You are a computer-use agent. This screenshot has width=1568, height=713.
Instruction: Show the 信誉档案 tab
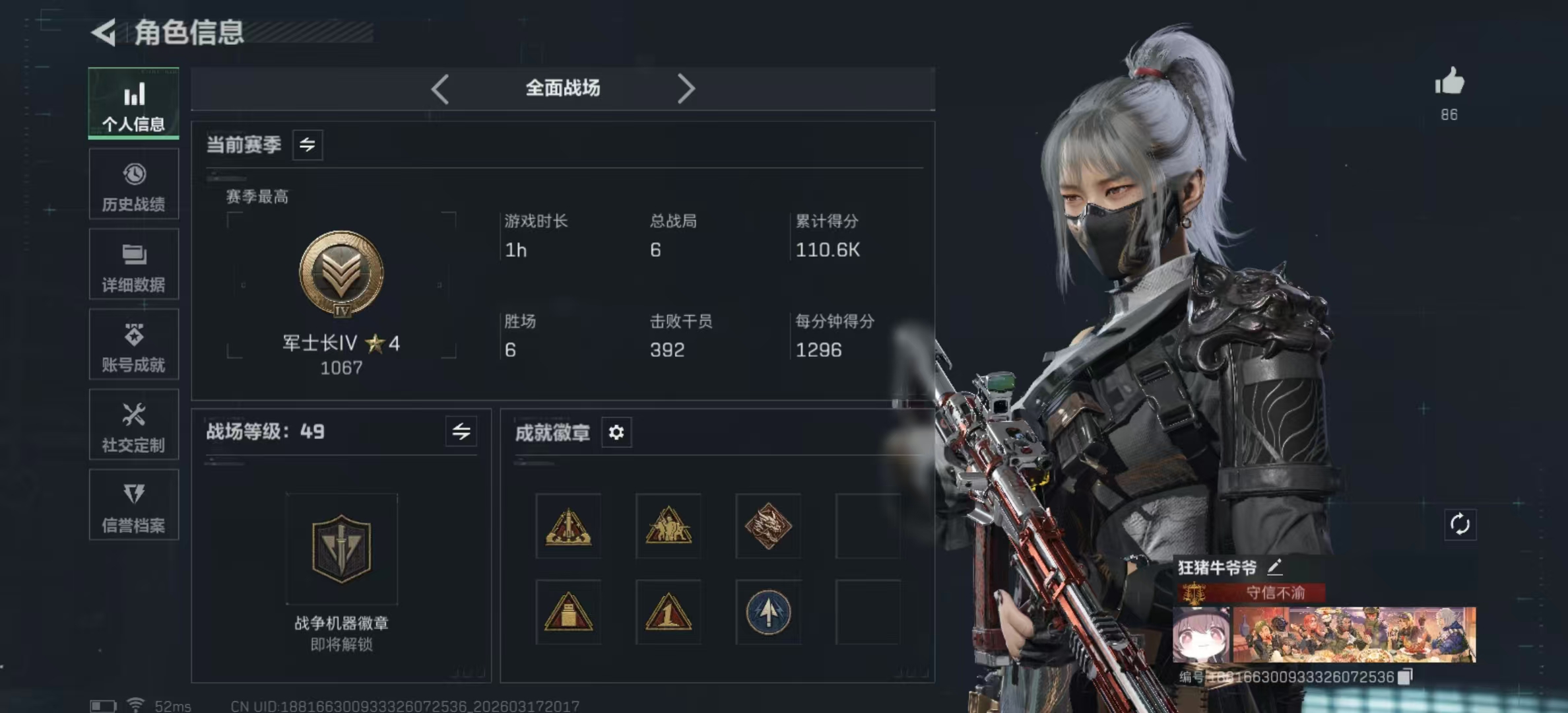[133, 506]
